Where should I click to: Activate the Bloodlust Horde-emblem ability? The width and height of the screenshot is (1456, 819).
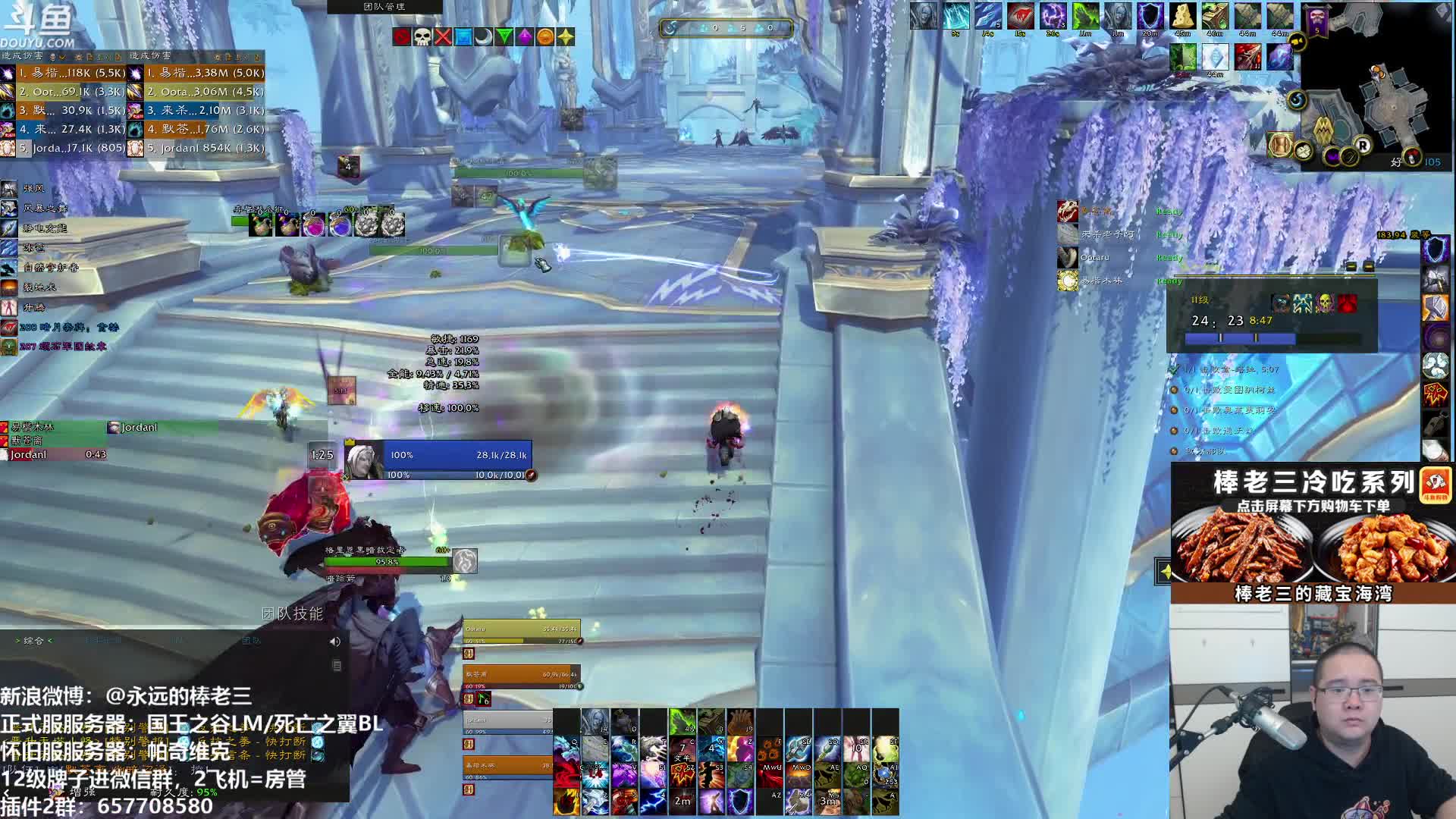coord(682,773)
